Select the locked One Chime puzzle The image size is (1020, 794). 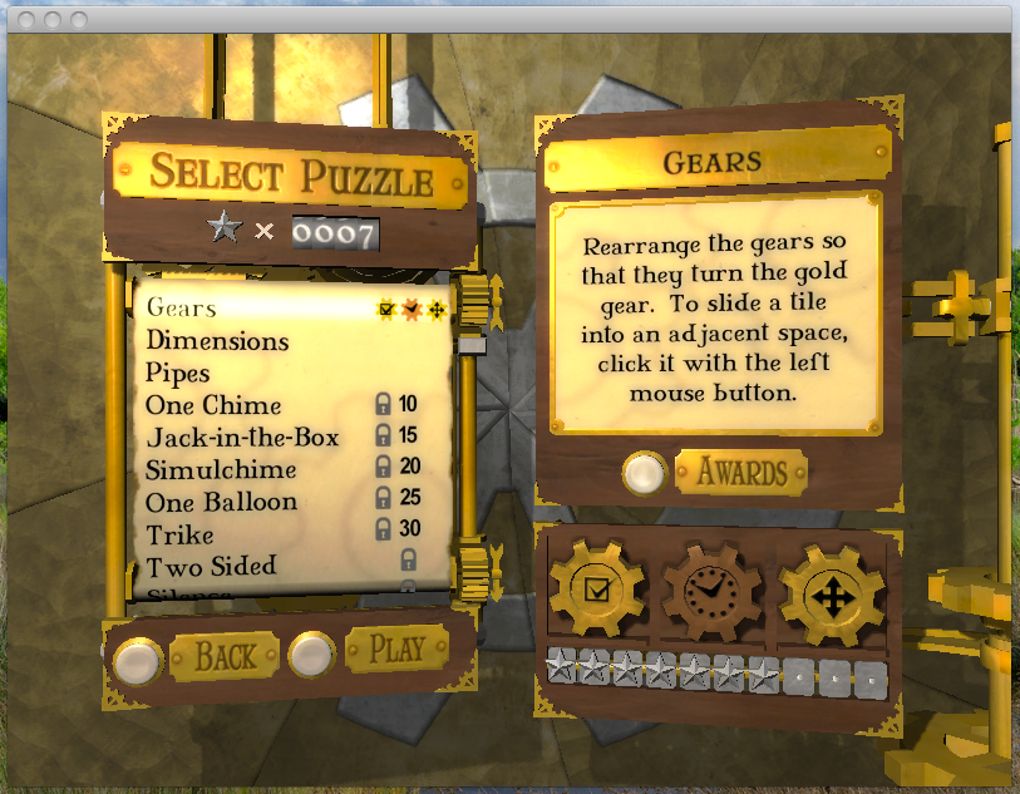213,405
